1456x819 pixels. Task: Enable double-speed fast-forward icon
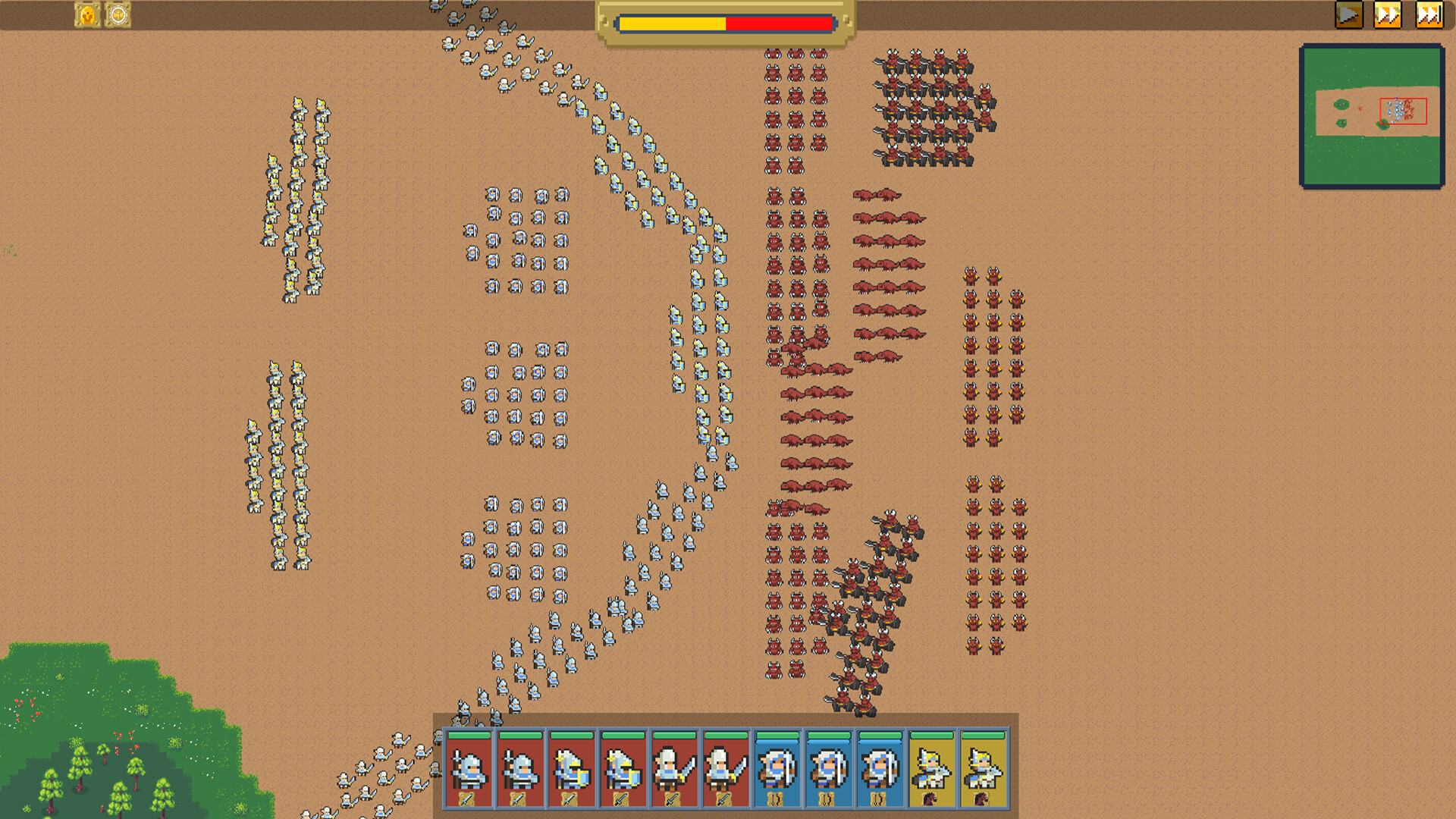pos(1389,14)
